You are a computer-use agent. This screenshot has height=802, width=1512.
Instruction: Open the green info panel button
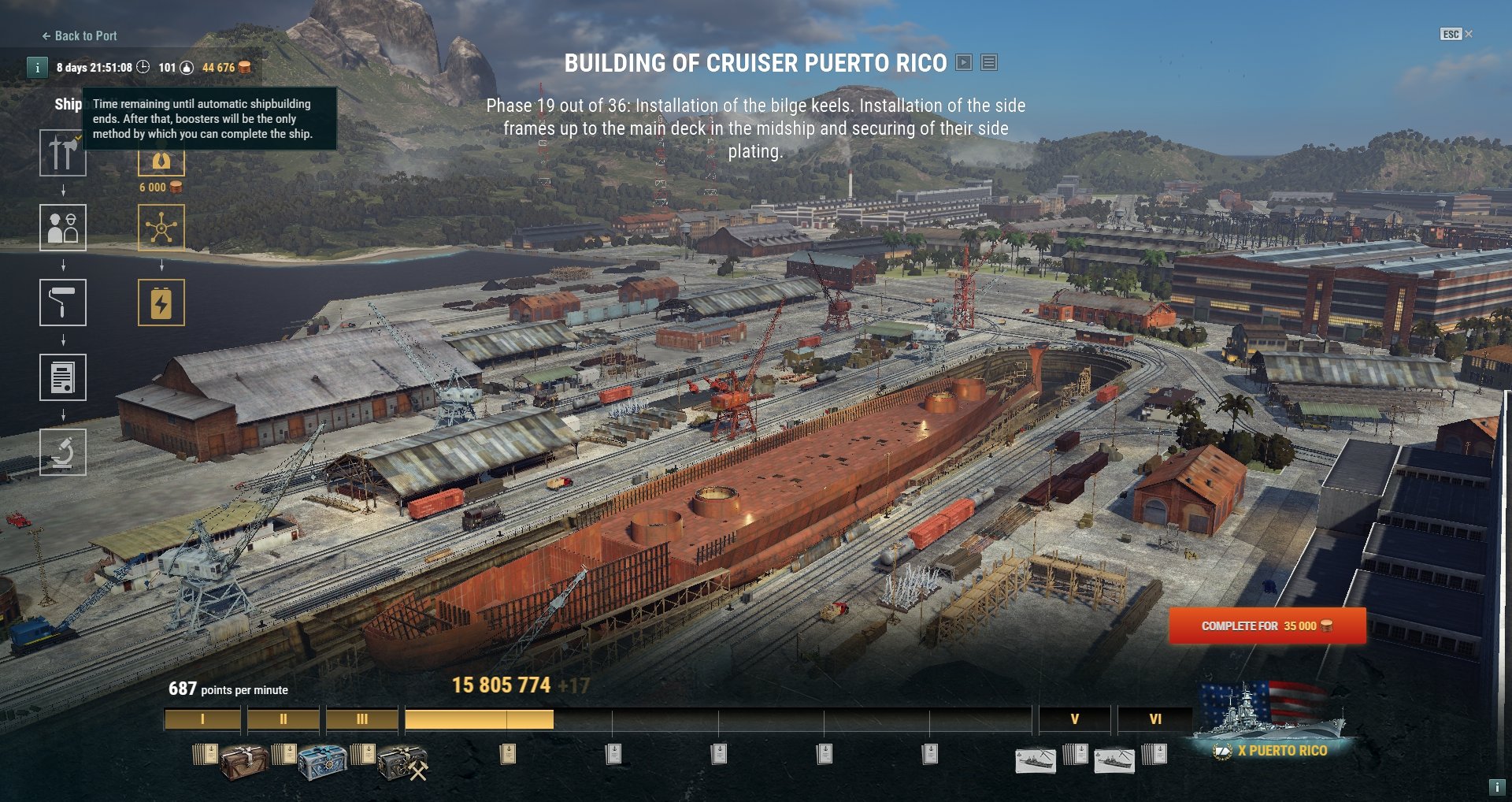(x=37, y=68)
